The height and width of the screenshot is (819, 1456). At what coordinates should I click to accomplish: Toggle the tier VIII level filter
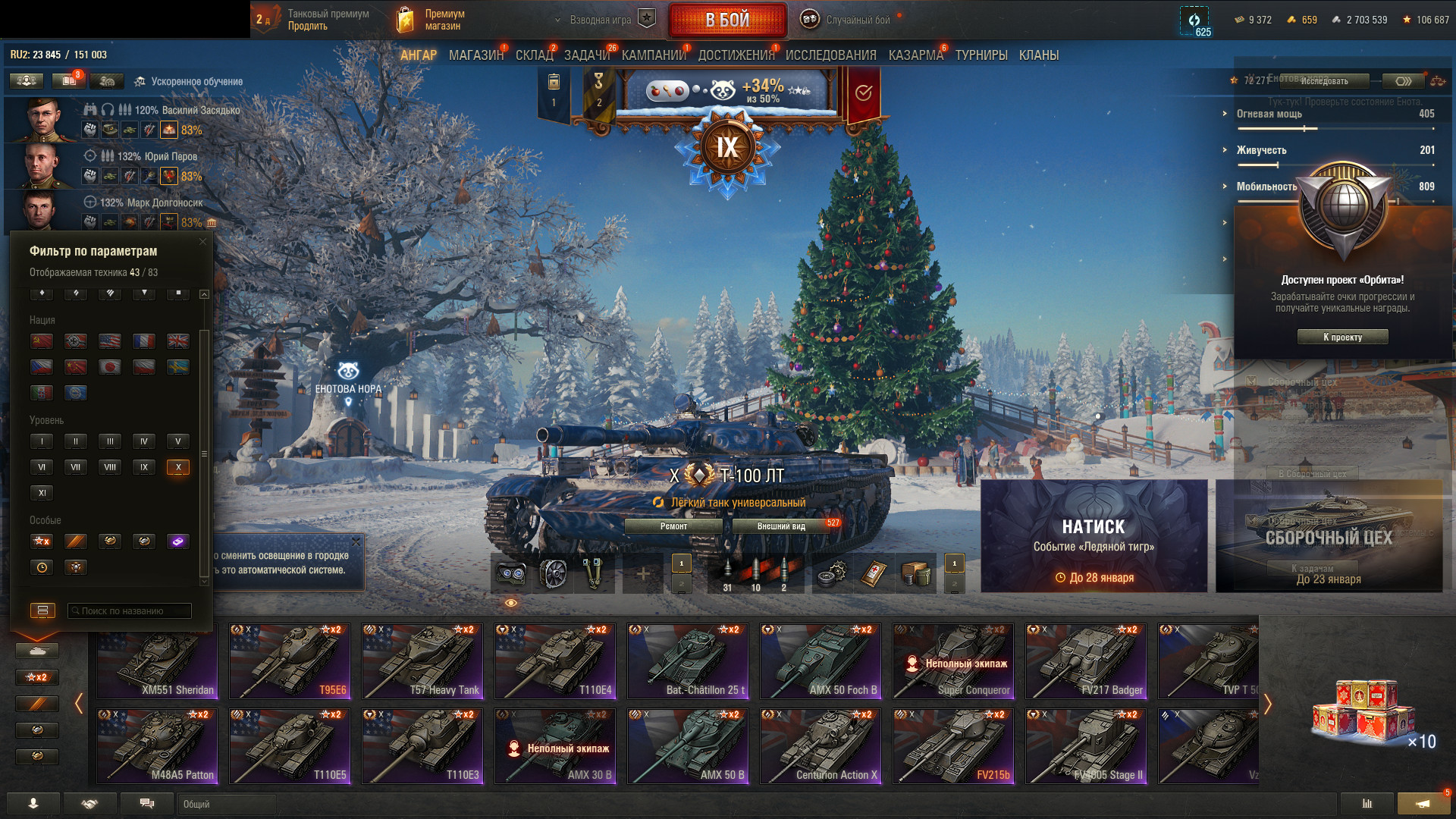(x=110, y=467)
